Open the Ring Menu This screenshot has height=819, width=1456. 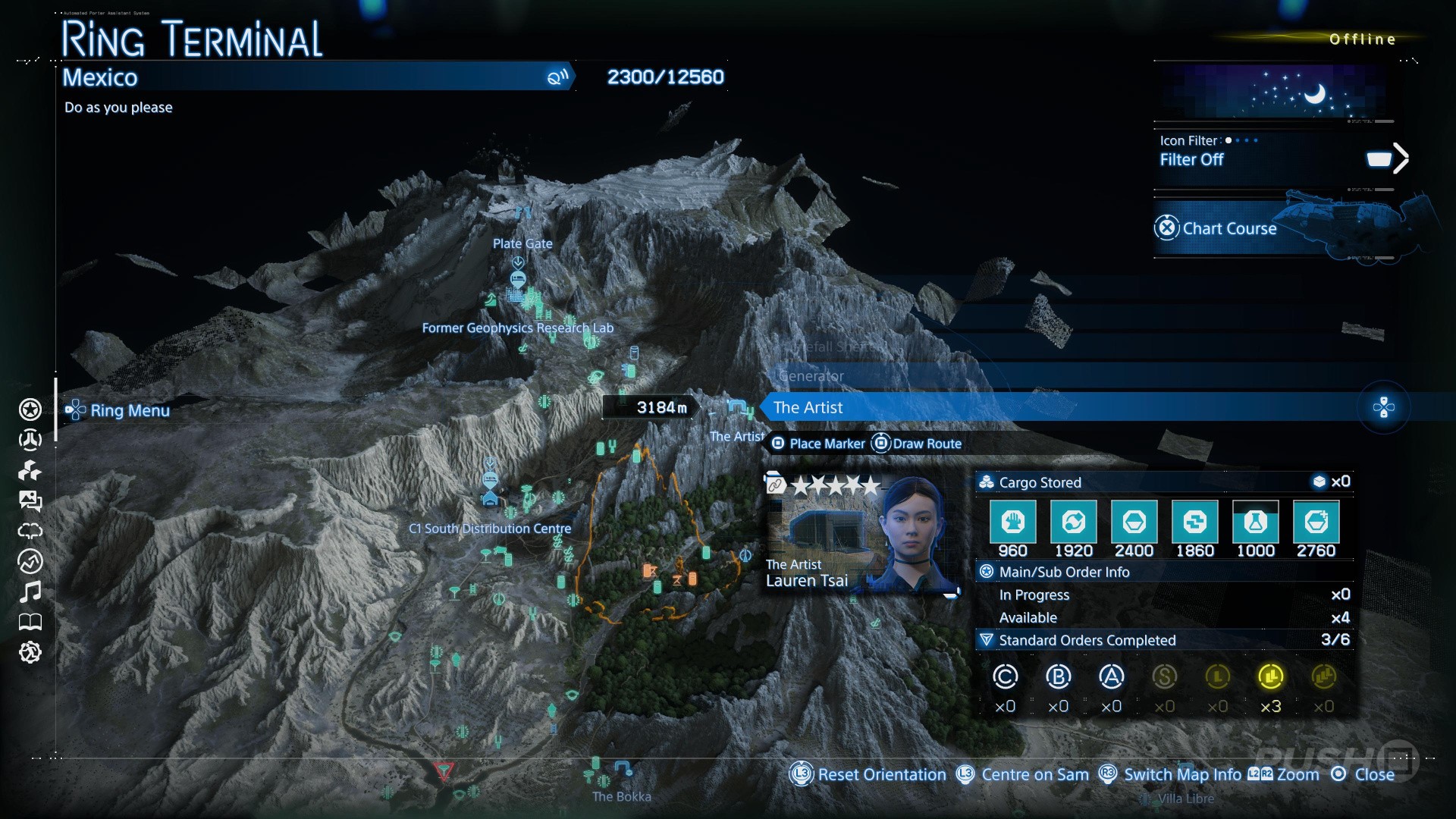point(120,410)
